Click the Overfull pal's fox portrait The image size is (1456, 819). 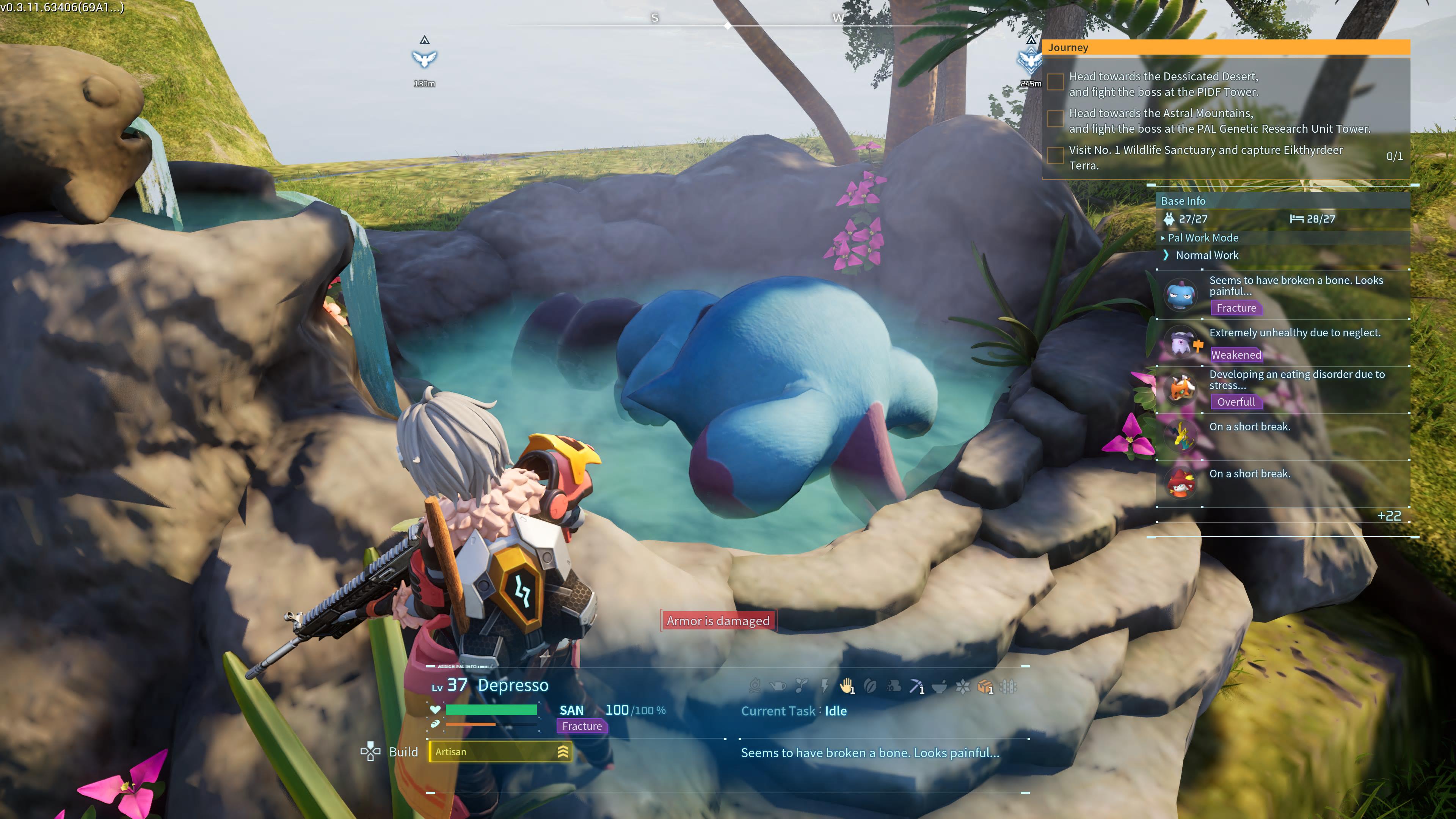[x=1181, y=389]
